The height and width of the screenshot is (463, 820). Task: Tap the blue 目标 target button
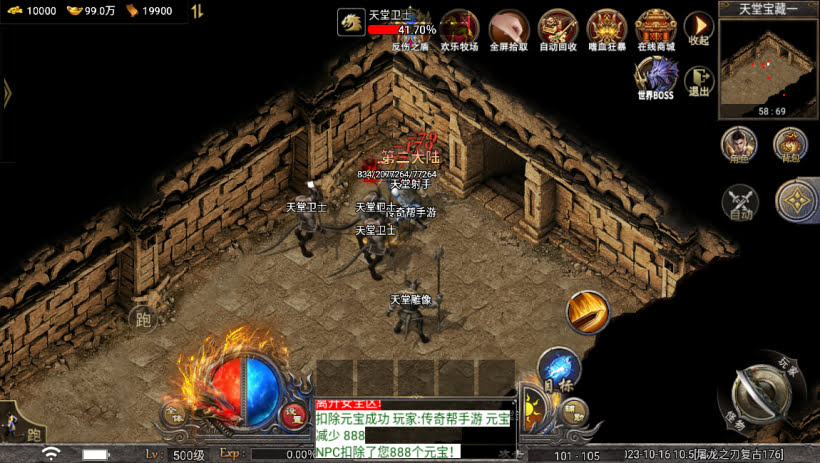click(558, 368)
